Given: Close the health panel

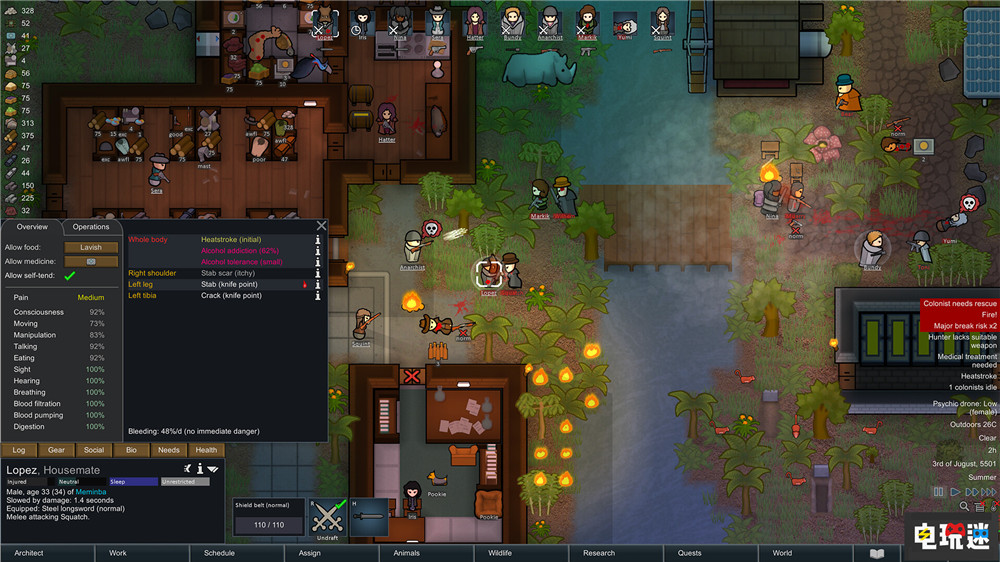Looking at the screenshot, I should pos(321,226).
